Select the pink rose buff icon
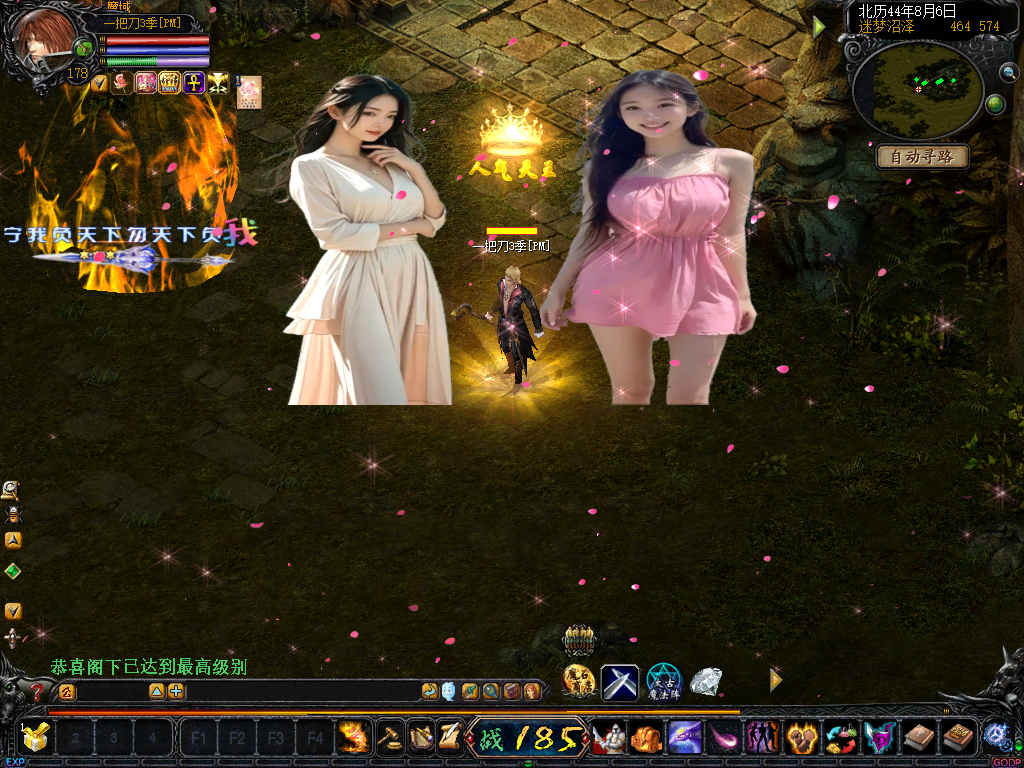The image size is (1024, 768). 122,83
